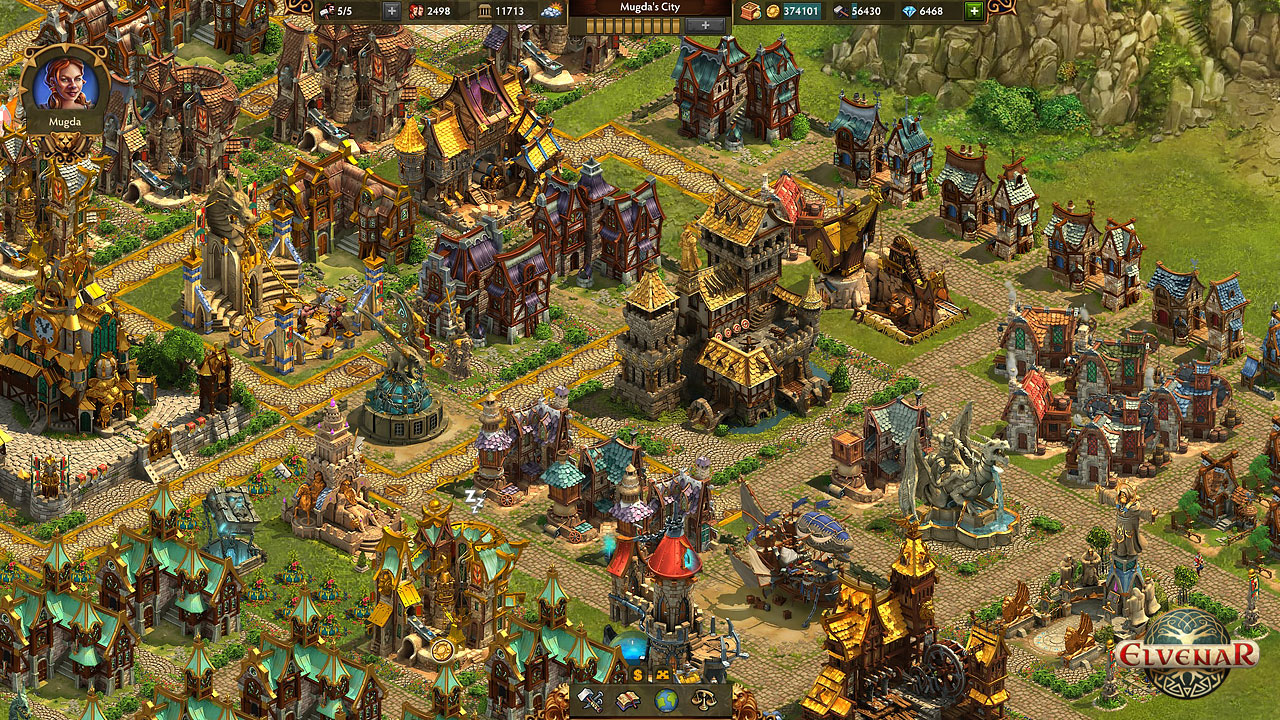Screen dimensions: 1280x720
Task: Click the population icon
Action: [416, 13]
